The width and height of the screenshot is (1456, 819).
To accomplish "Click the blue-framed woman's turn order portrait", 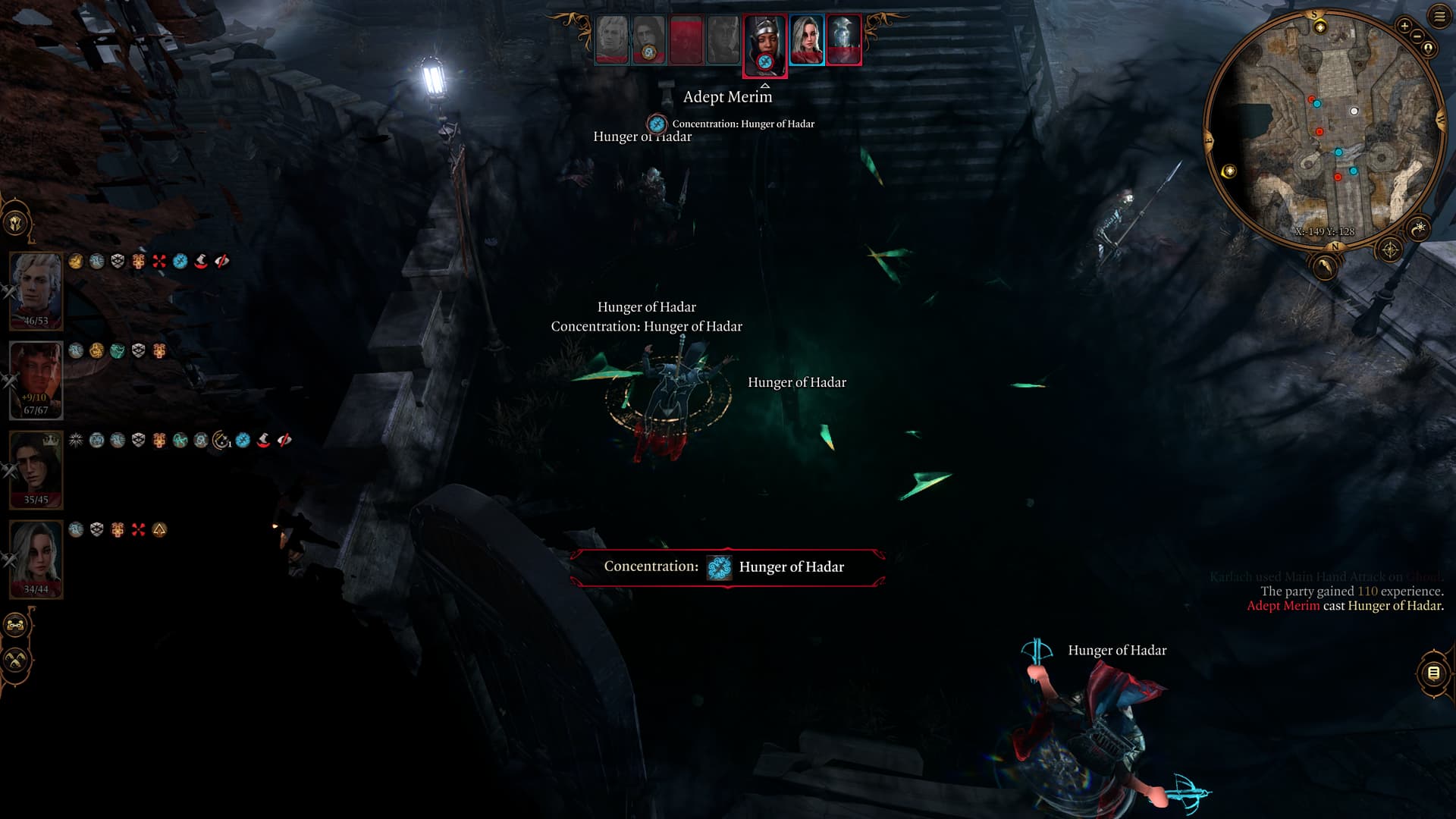I will click(806, 39).
